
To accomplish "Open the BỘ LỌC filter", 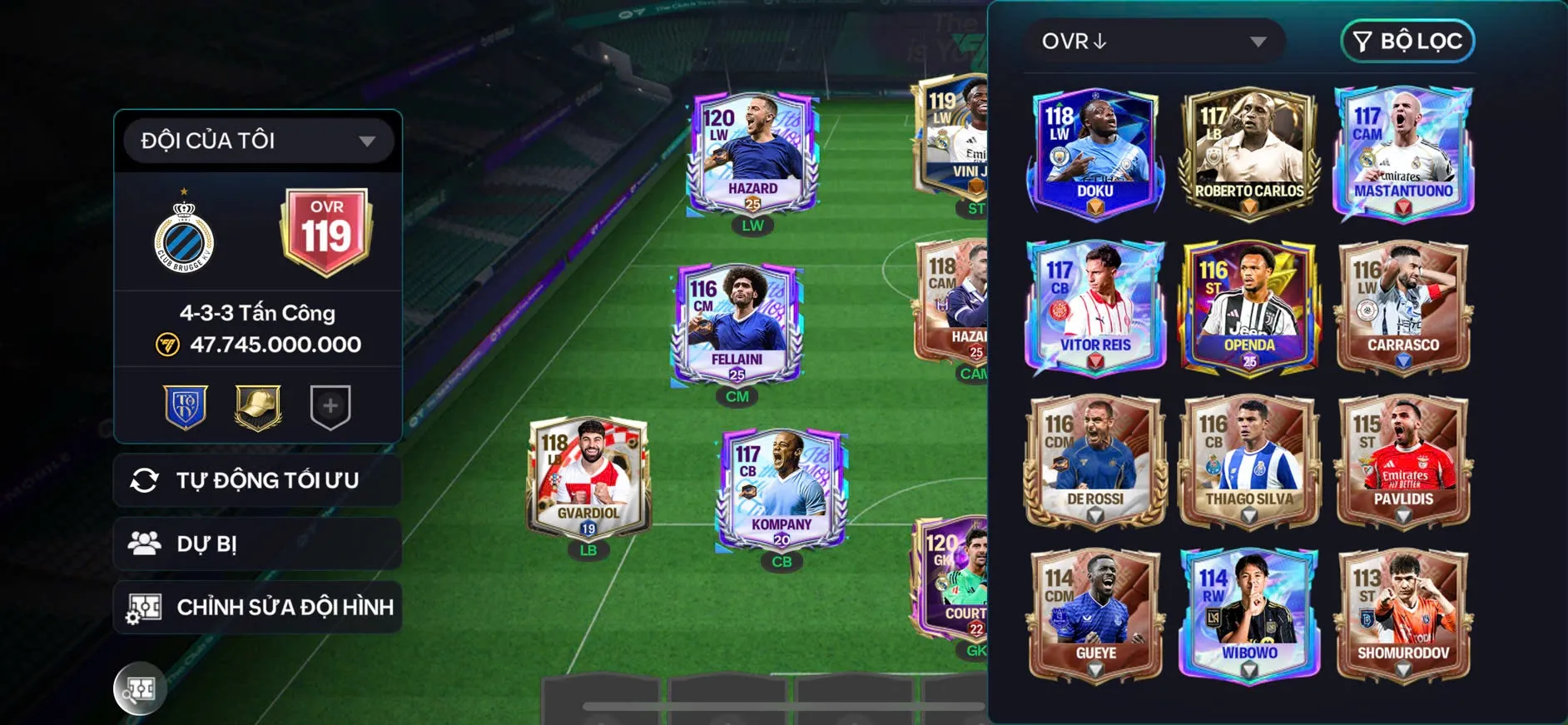I will (x=1407, y=42).
